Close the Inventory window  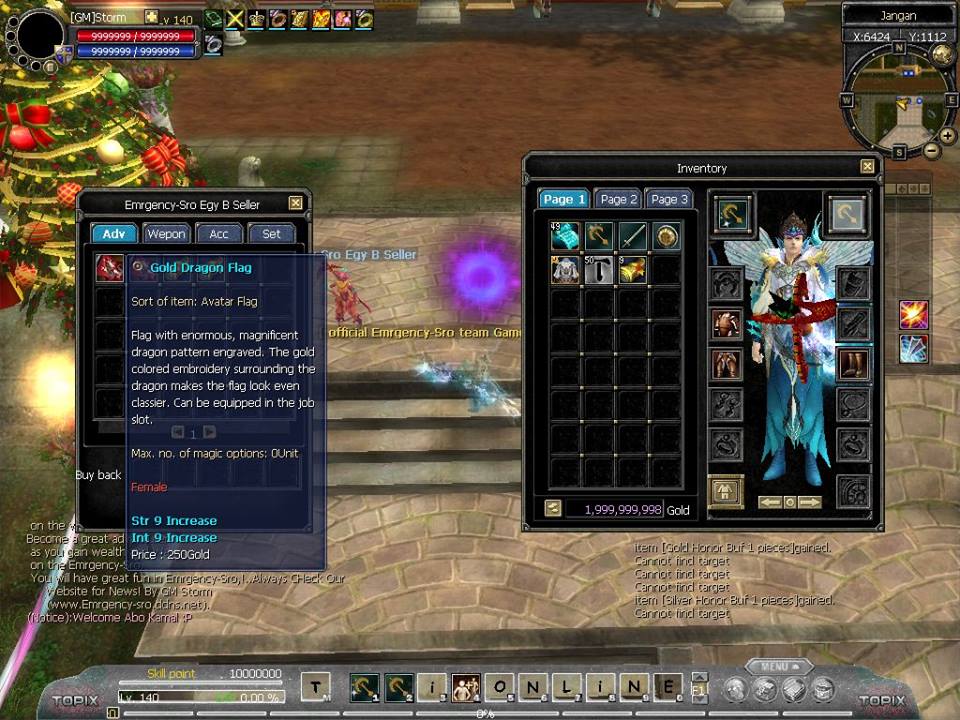click(867, 167)
